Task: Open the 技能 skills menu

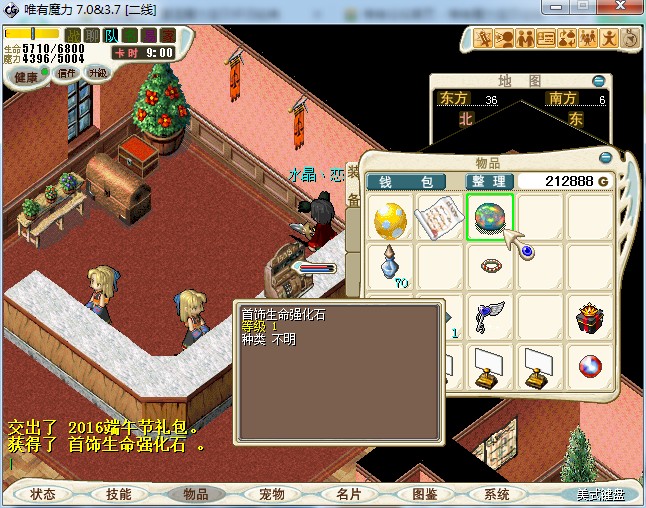Action: (119, 494)
